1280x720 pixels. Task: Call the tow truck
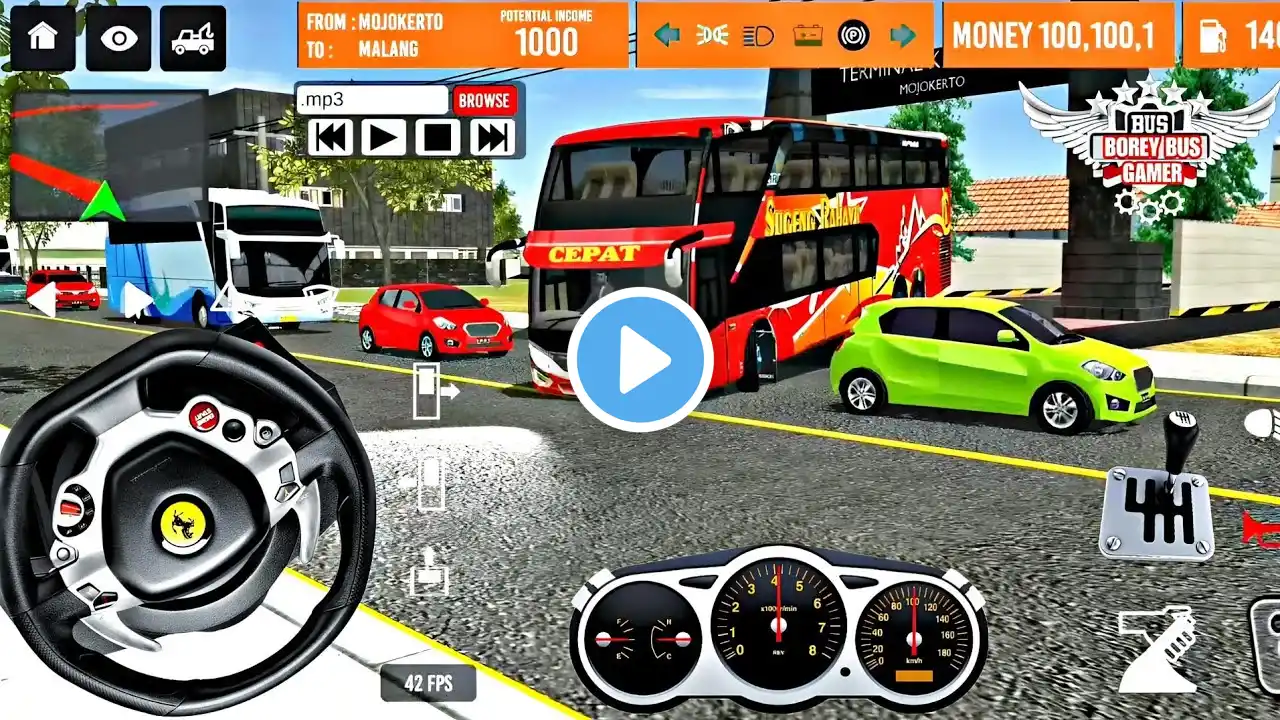tap(192, 38)
